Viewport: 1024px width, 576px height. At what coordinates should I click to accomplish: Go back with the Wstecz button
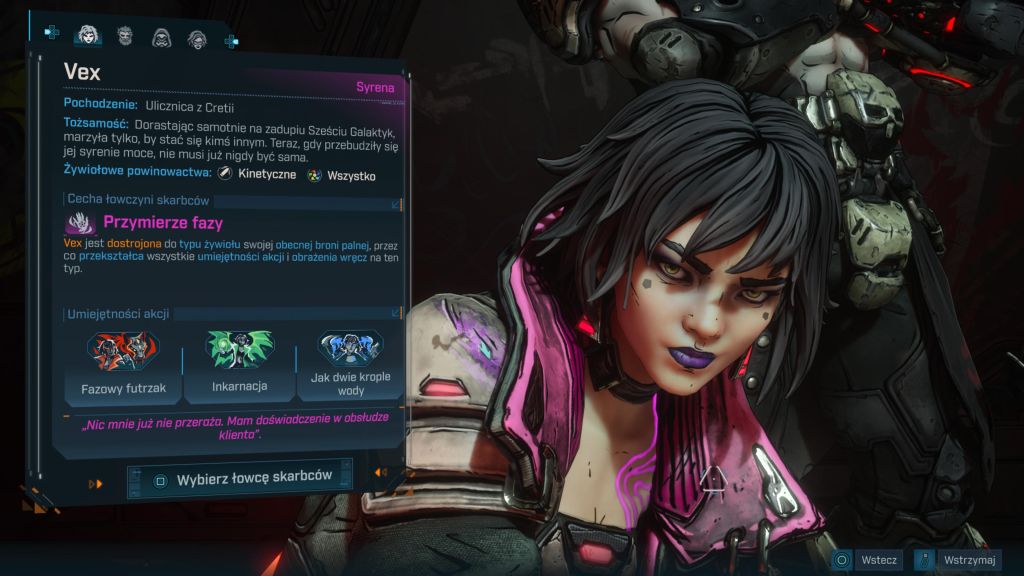click(869, 560)
